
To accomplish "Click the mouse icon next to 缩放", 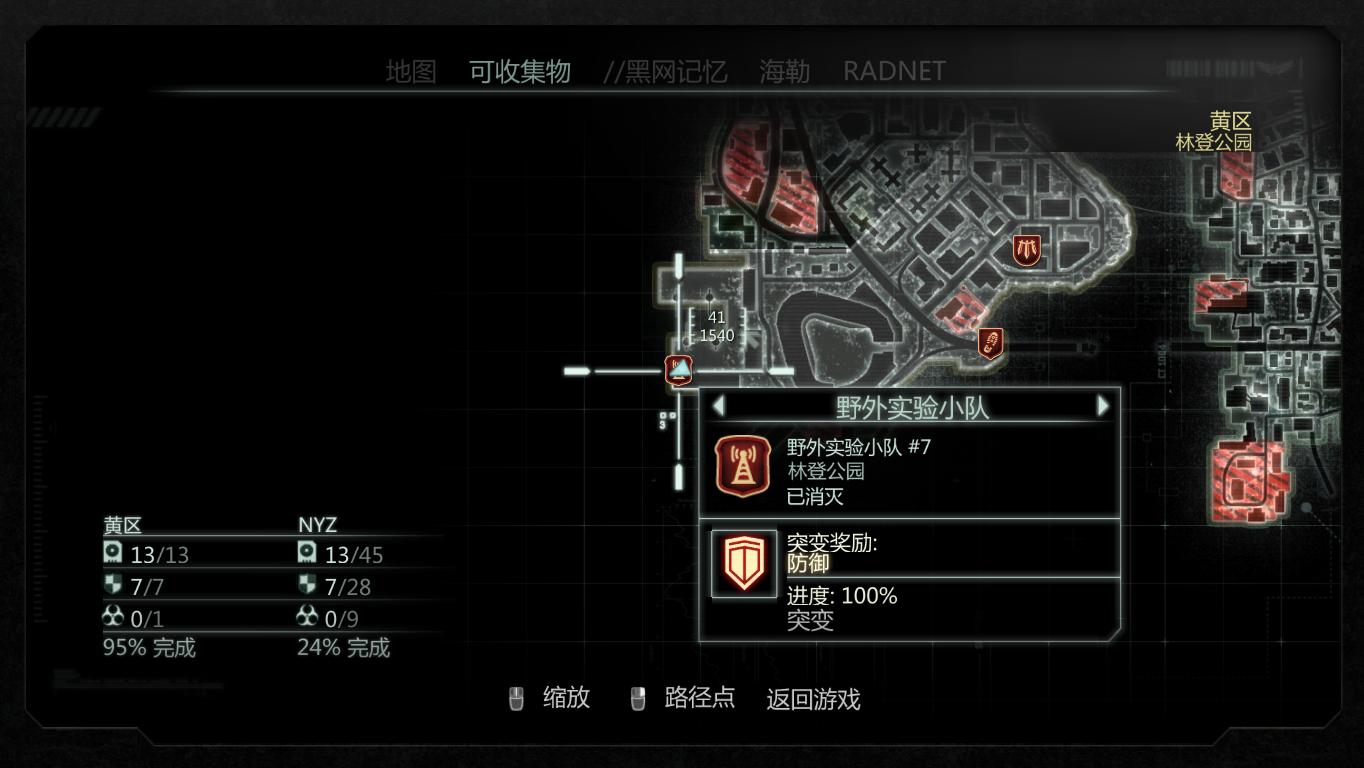I will point(518,699).
